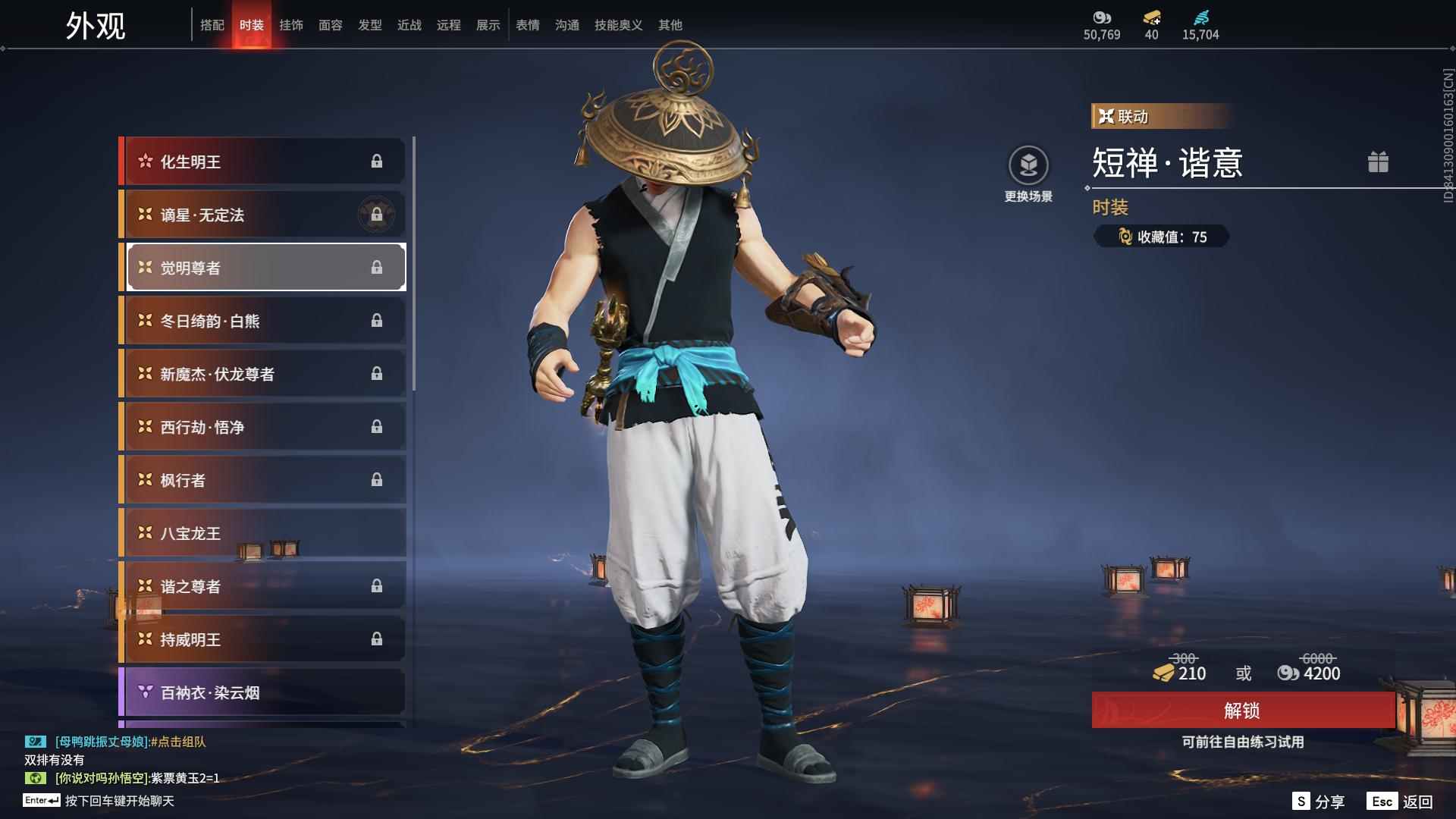Click the gift icon beside 短禅·谐意

coord(1379,162)
